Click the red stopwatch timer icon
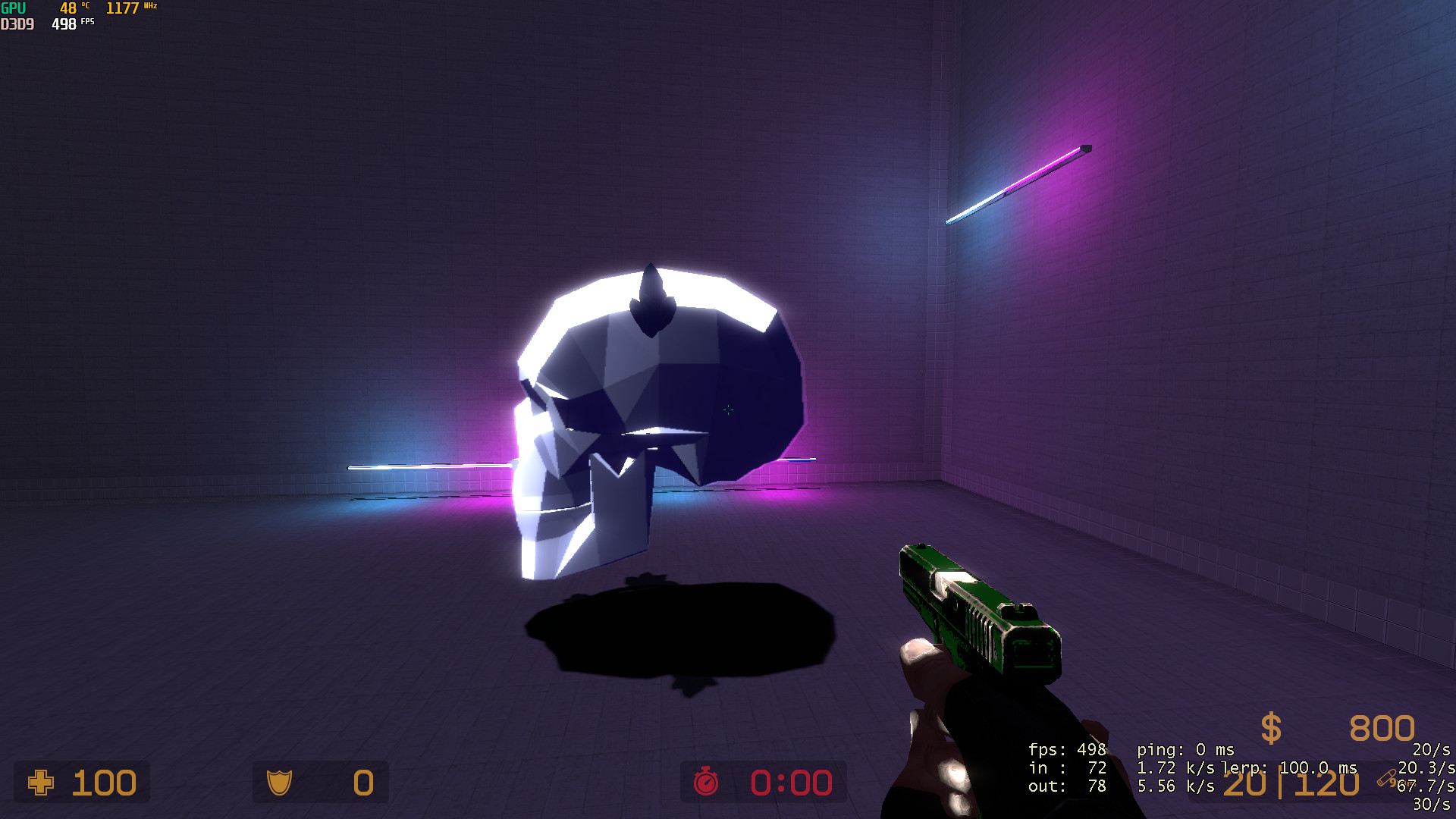Viewport: 1456px width, 819px height. click(x=705, y=782)
